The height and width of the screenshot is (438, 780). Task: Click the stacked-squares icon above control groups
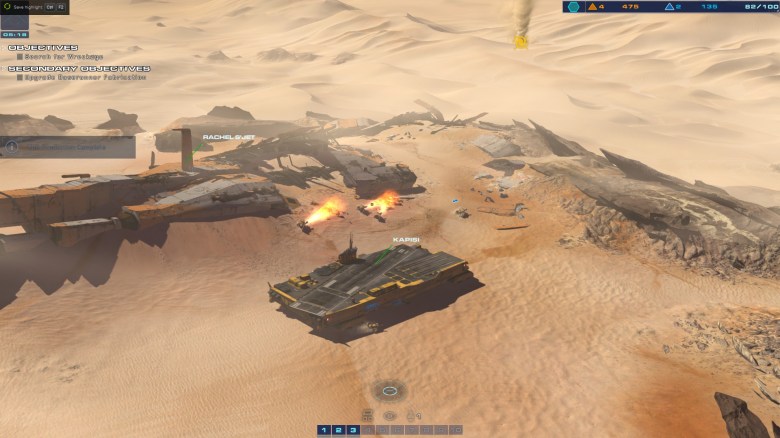tap(367, 415)
